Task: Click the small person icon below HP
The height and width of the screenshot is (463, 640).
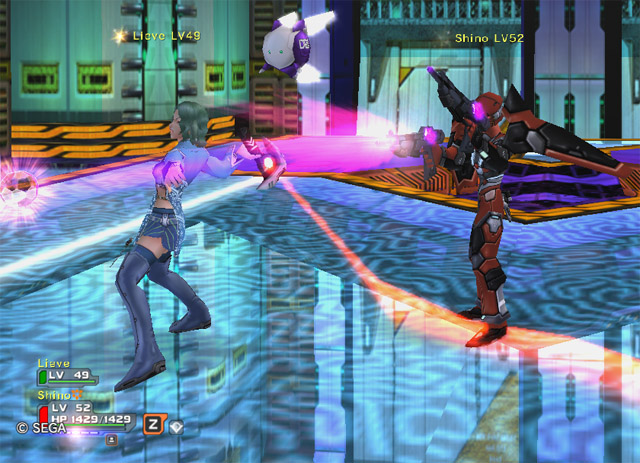Action: pos(111,438)
